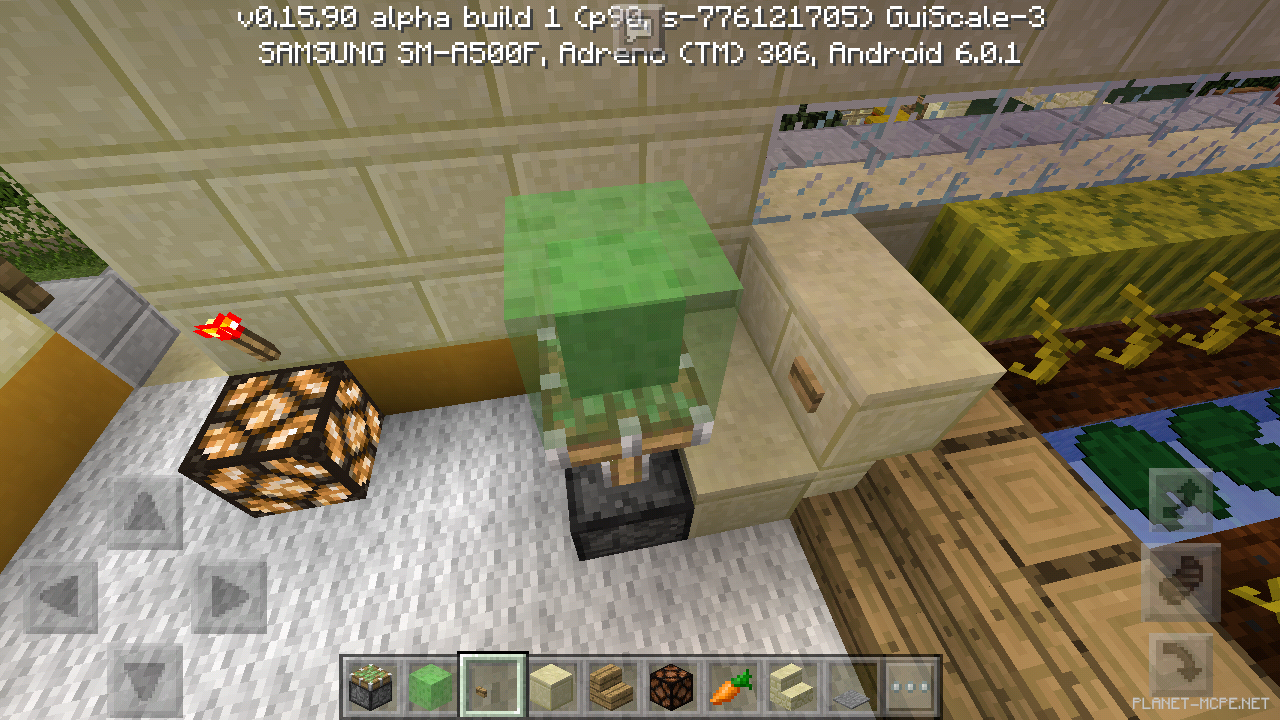1280x720 pixels.
Task: Pick the piston in the first hotbar slot
Action: [371, 687]
